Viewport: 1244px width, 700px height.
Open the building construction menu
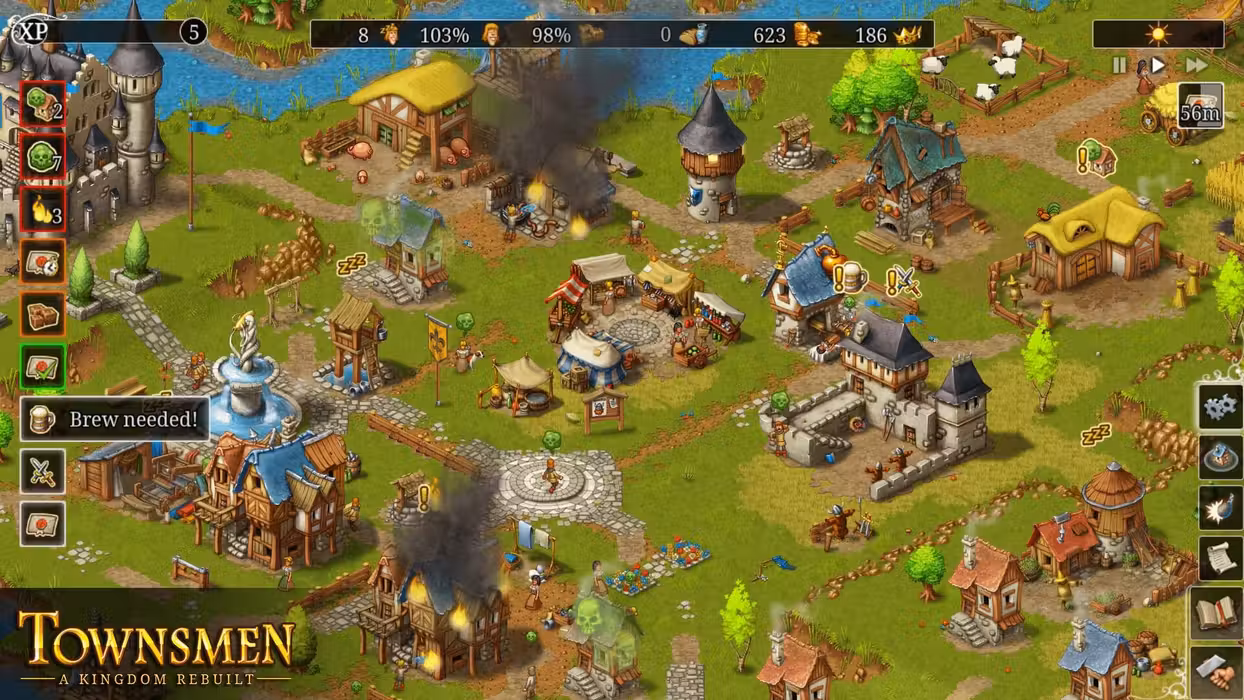(1220, 457)
